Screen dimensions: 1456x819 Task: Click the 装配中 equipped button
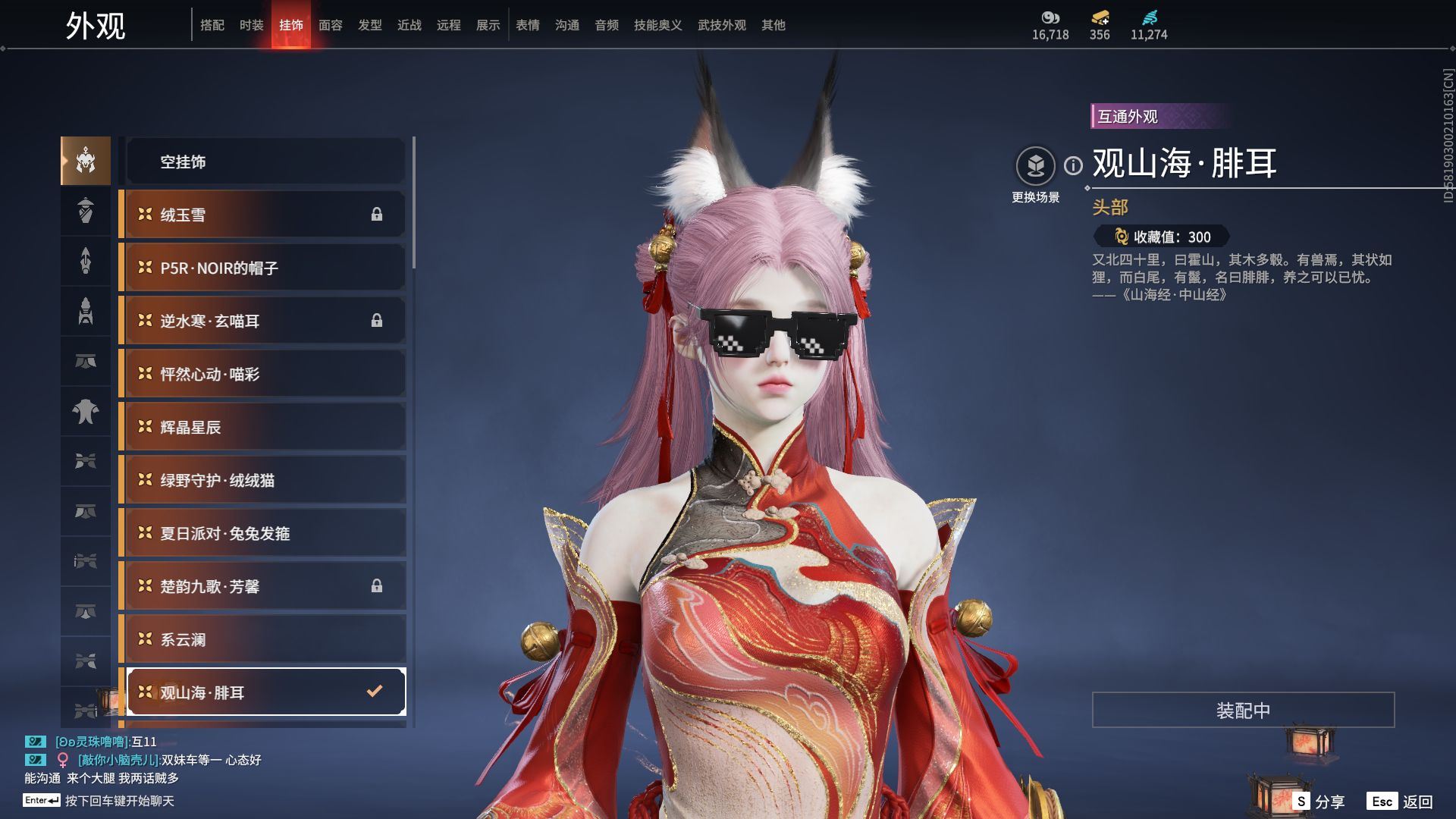click(x=1243, y=710)
